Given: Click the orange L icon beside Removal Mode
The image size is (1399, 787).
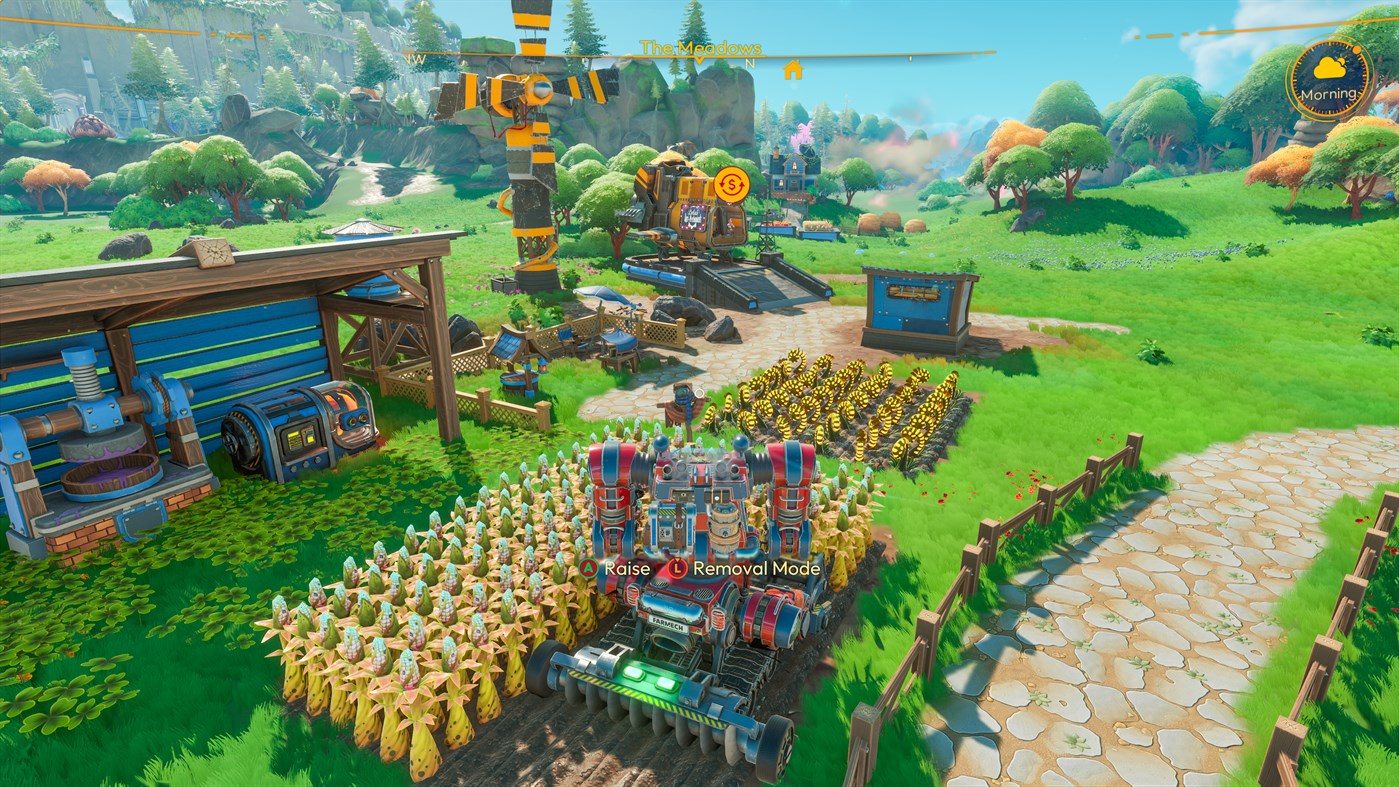Looking at the screenshot, I should coord(677,568).
